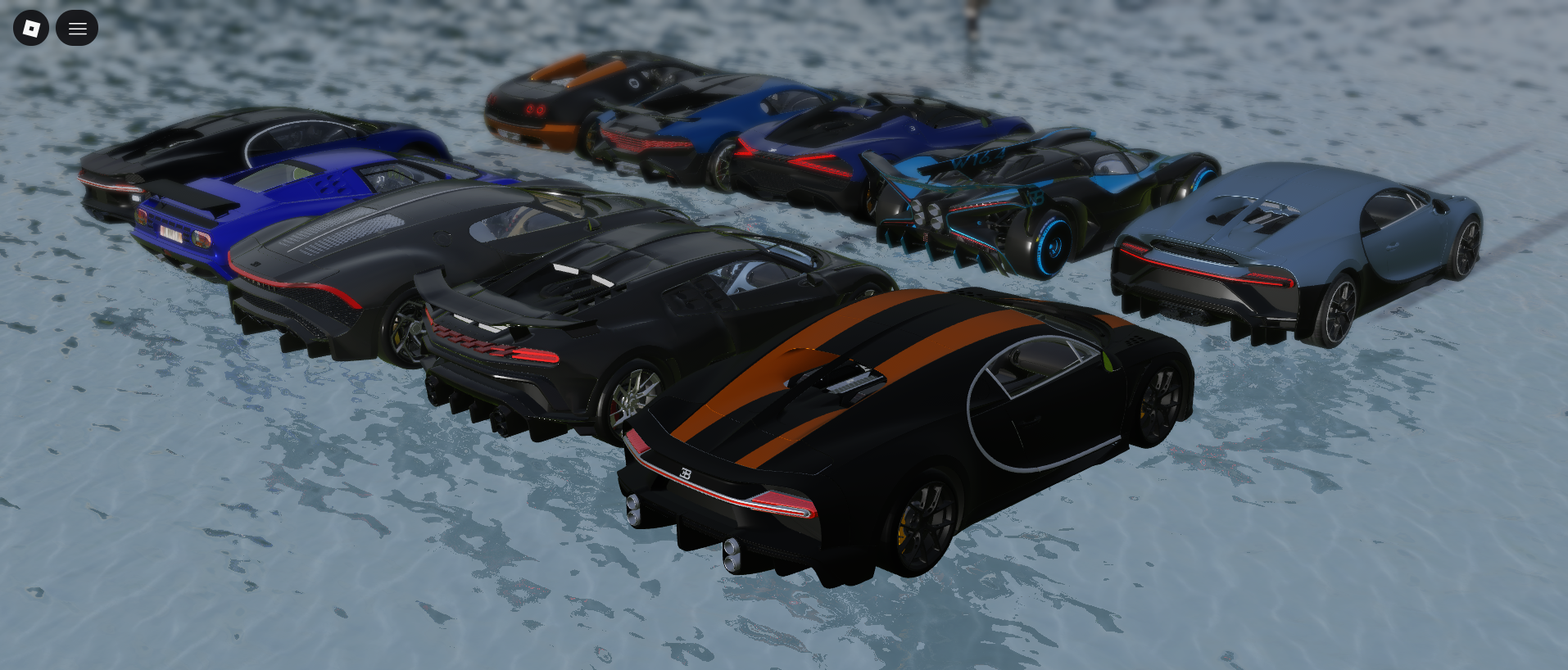This screenshot has width=1568, height=670.
Task: Open the Roblox logo menu
Action: tap(31, 29)
